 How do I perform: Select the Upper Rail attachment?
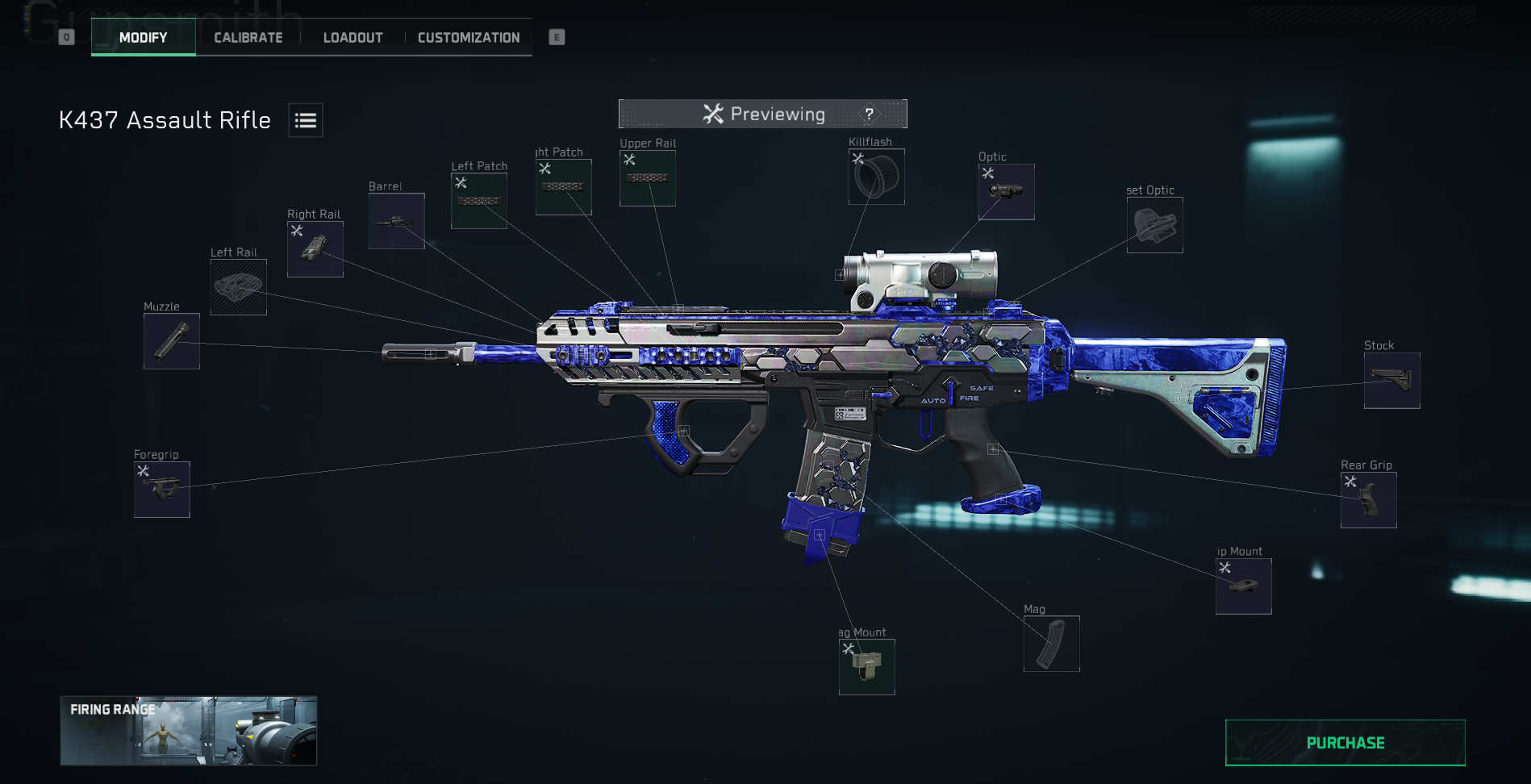coord(648,177)
